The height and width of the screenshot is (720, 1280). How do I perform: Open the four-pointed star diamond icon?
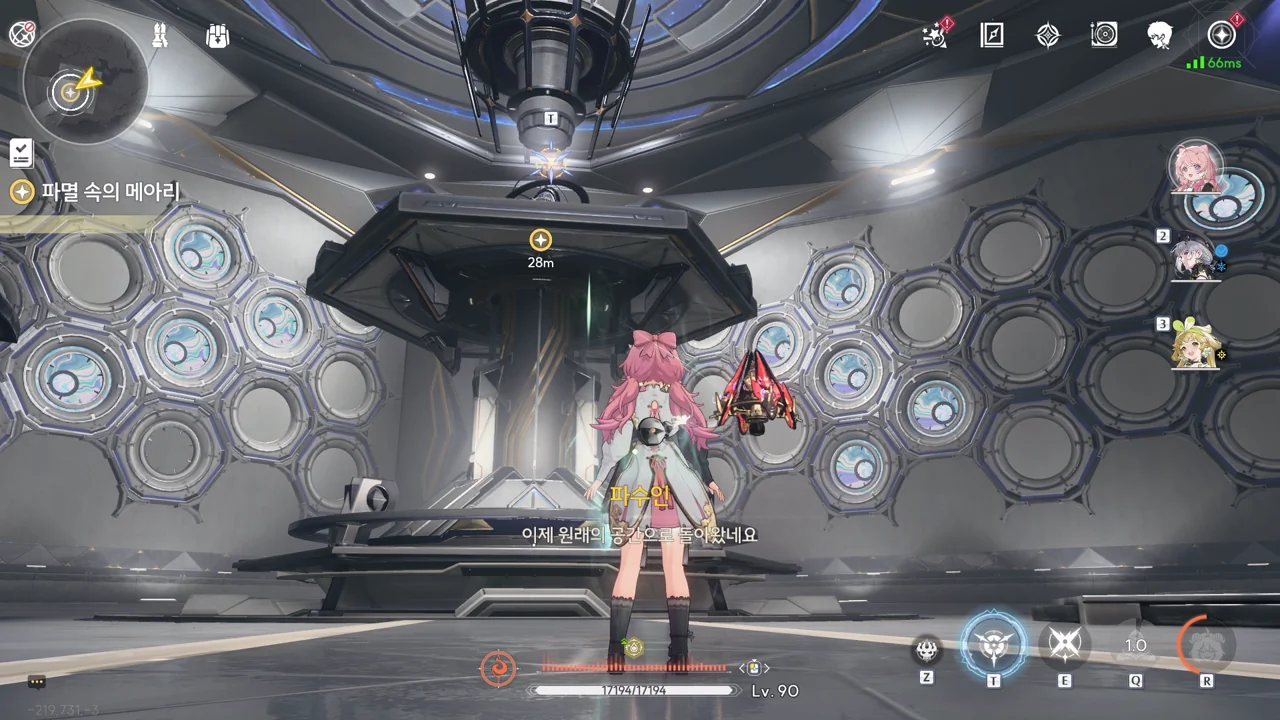click(1048, 36)
